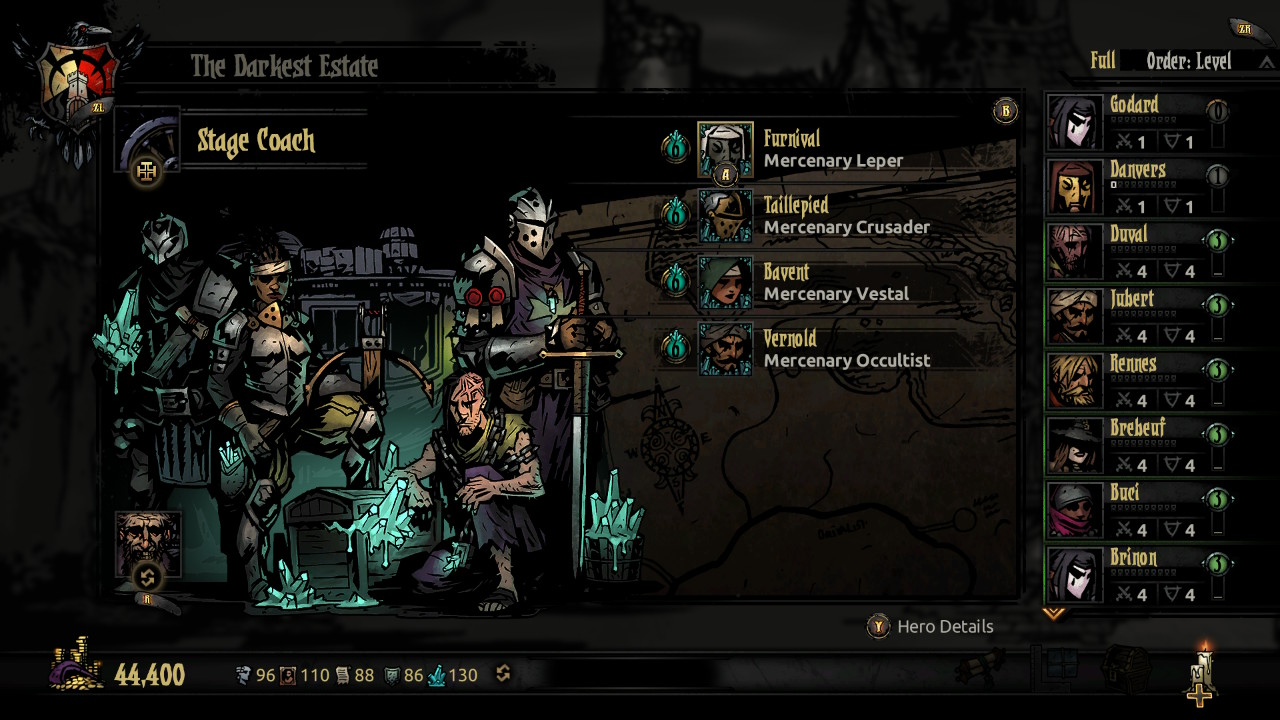1280x720 pixels.
Task: Pick Bavent the Mercenary Vestal recruit
Action: coord(725,282)
